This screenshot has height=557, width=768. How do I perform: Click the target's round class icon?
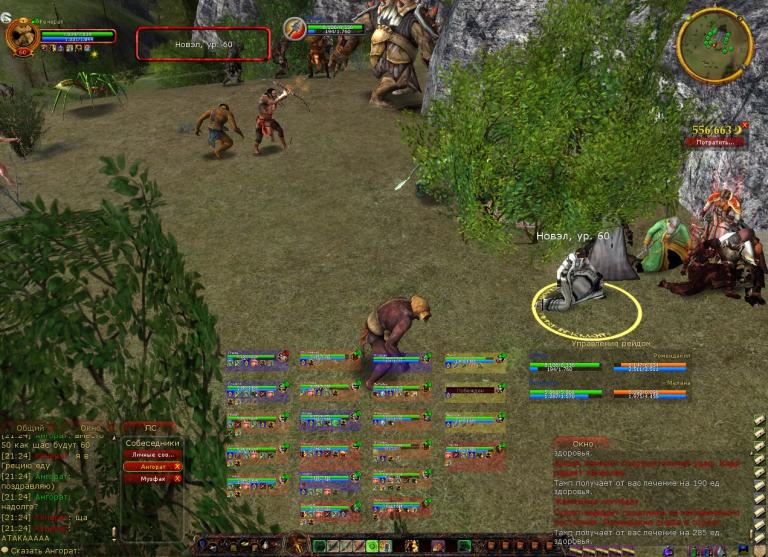tap(294, 28)
